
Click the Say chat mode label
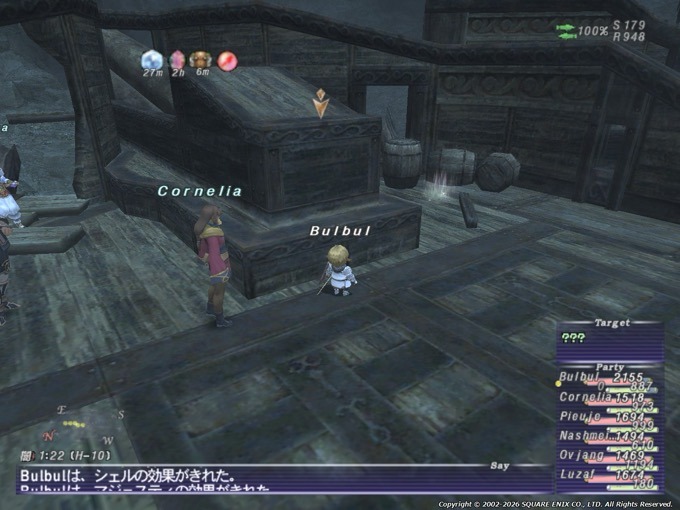500,466
